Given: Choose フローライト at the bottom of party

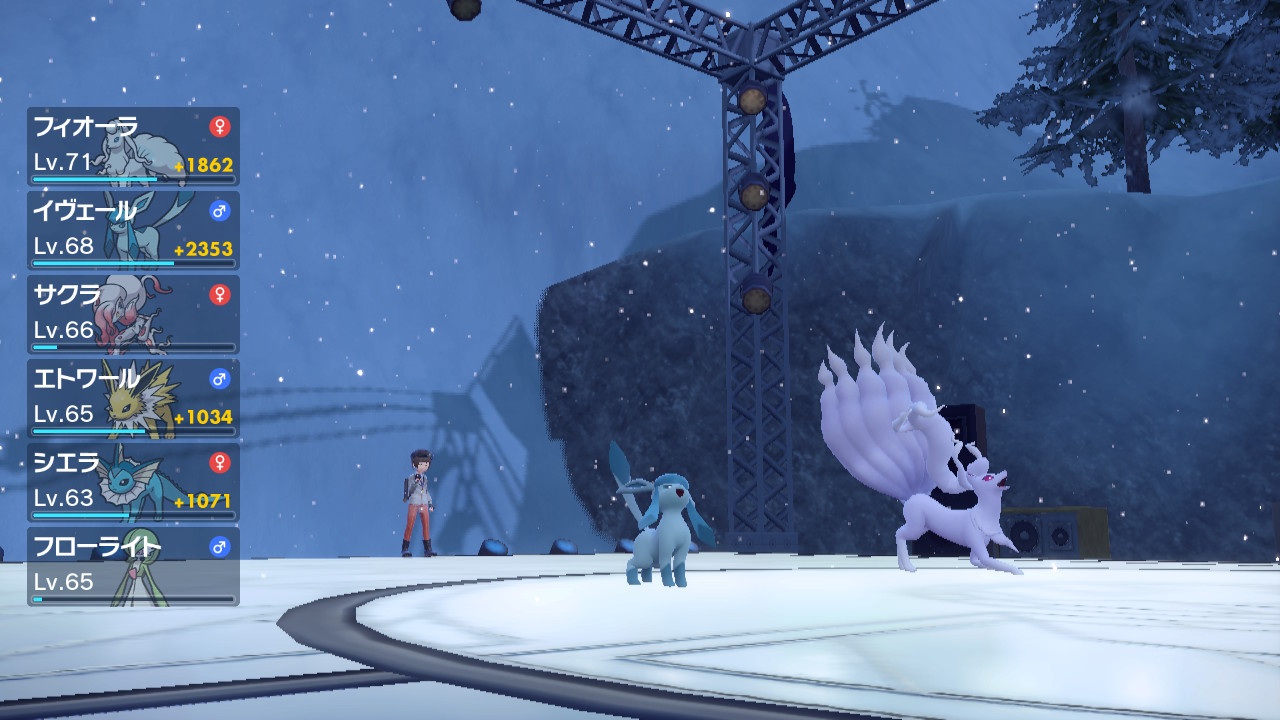Looking at the screenshot, I should click(x=133, y=566).
